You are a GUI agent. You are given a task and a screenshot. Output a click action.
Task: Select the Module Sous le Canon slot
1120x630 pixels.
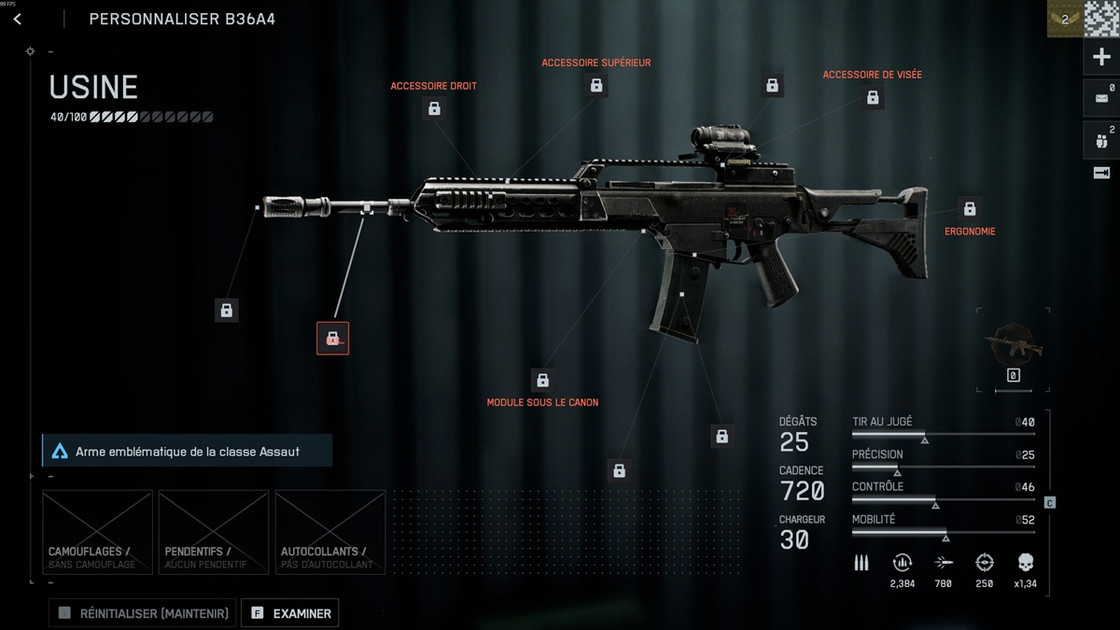tap(542, 380)
